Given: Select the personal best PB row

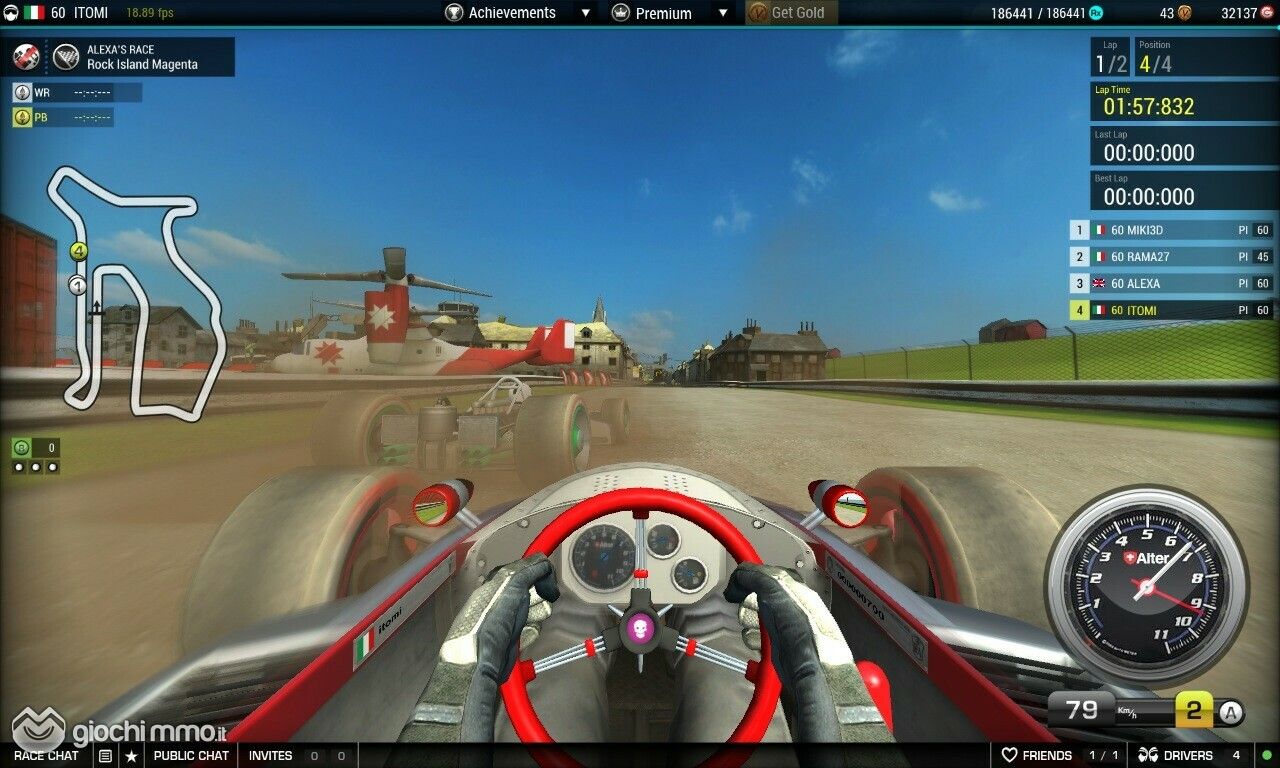Looking at the screenshot, I should [63, 117].
